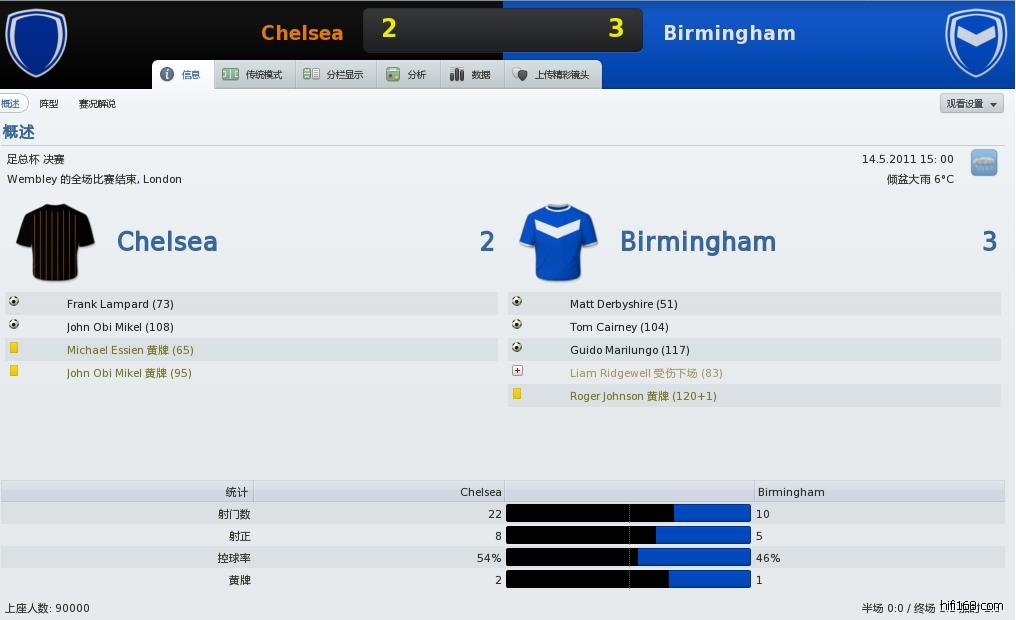1016x620 pixels.
Task: Open the 上传精彩镜头 tab
Action: click(x=552, y=75)
